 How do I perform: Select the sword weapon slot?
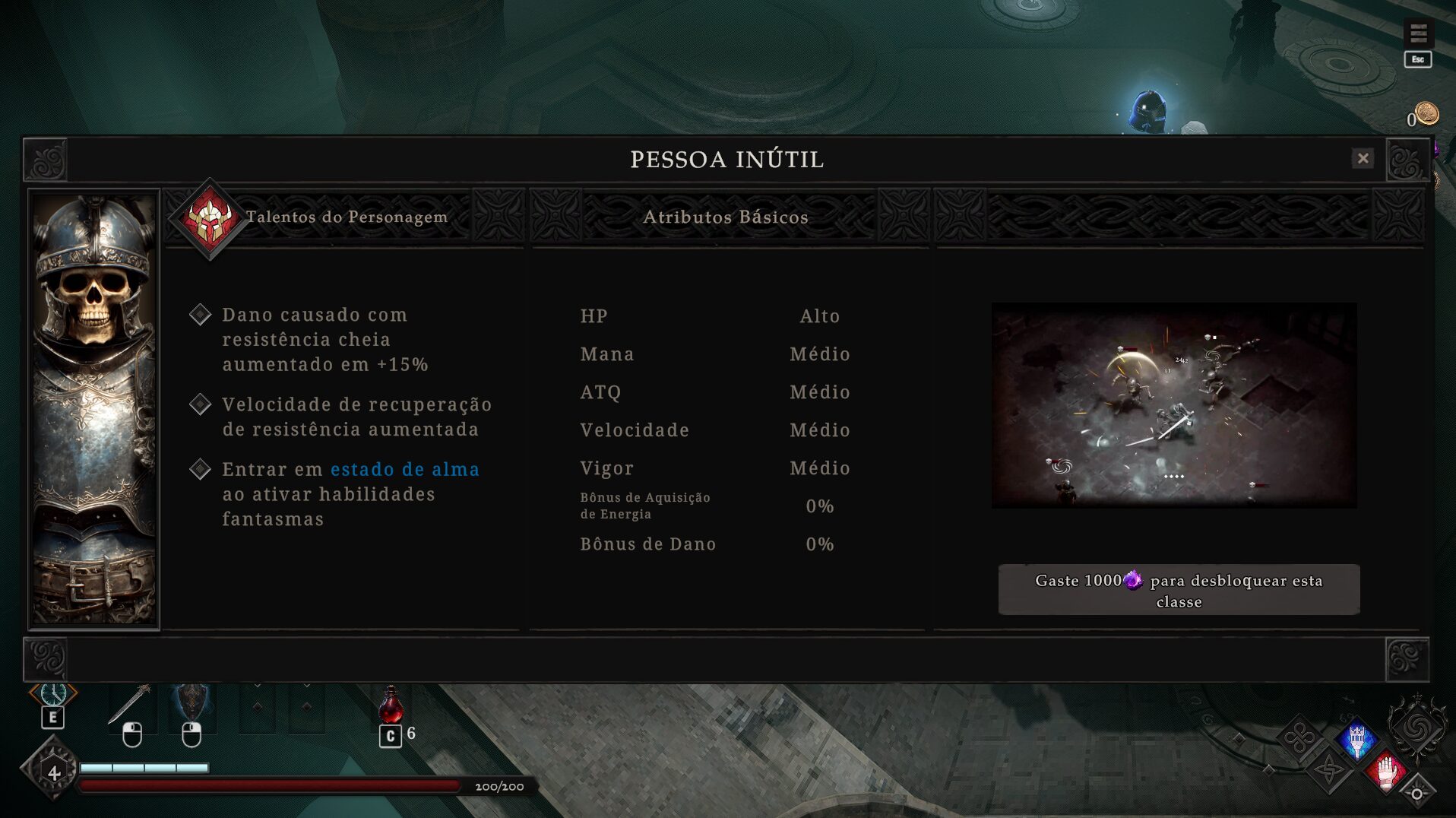131,704
